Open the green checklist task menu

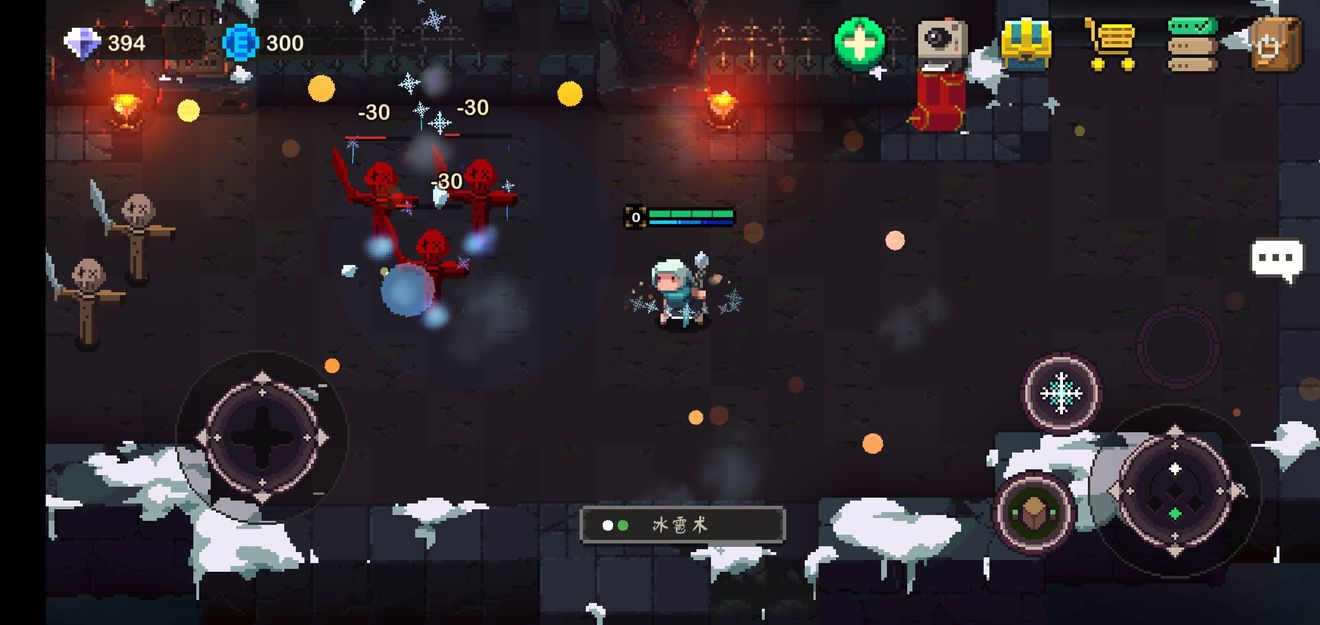tap(1193, 44)
